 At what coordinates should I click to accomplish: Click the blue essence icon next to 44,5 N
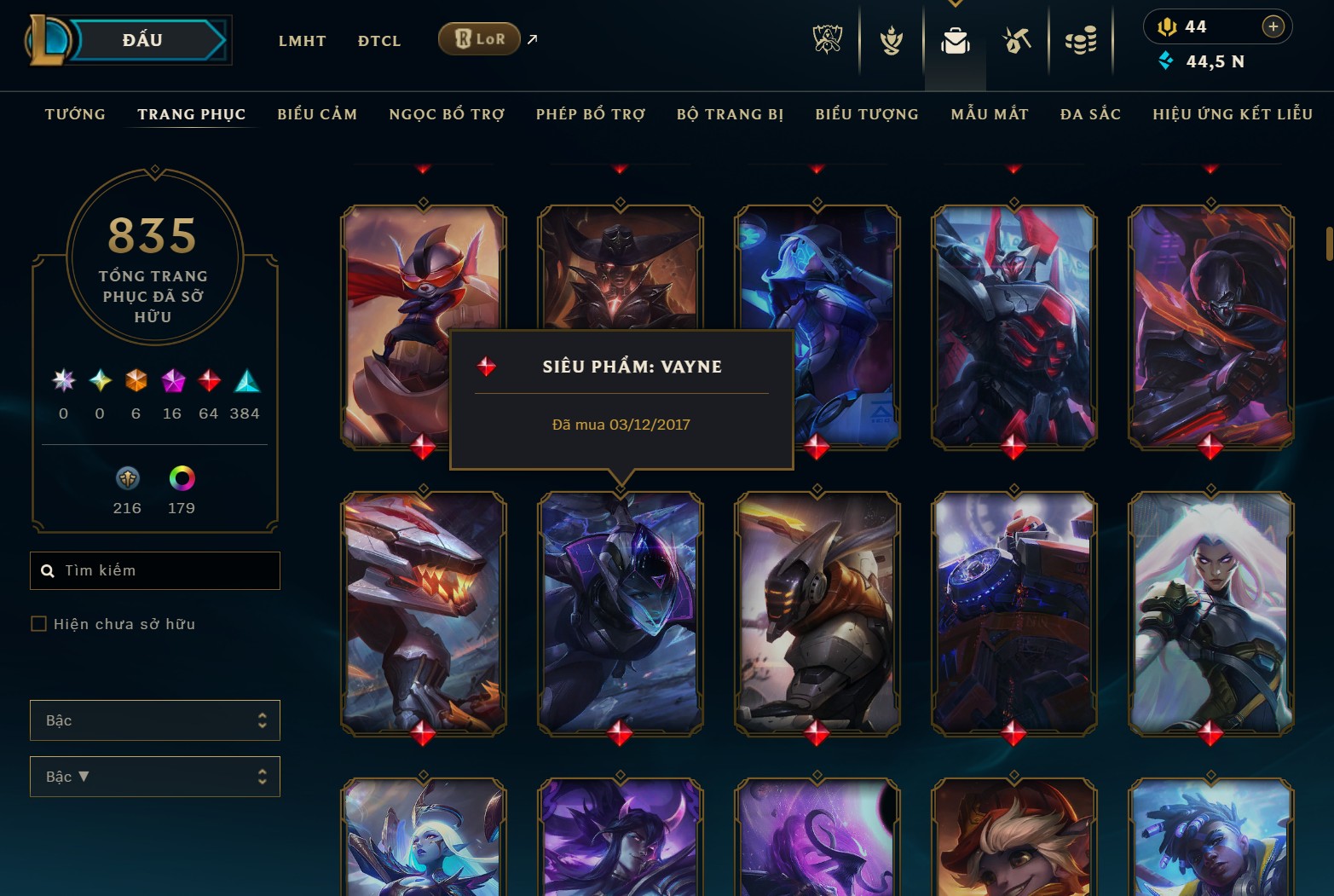tap(1166, 61)
